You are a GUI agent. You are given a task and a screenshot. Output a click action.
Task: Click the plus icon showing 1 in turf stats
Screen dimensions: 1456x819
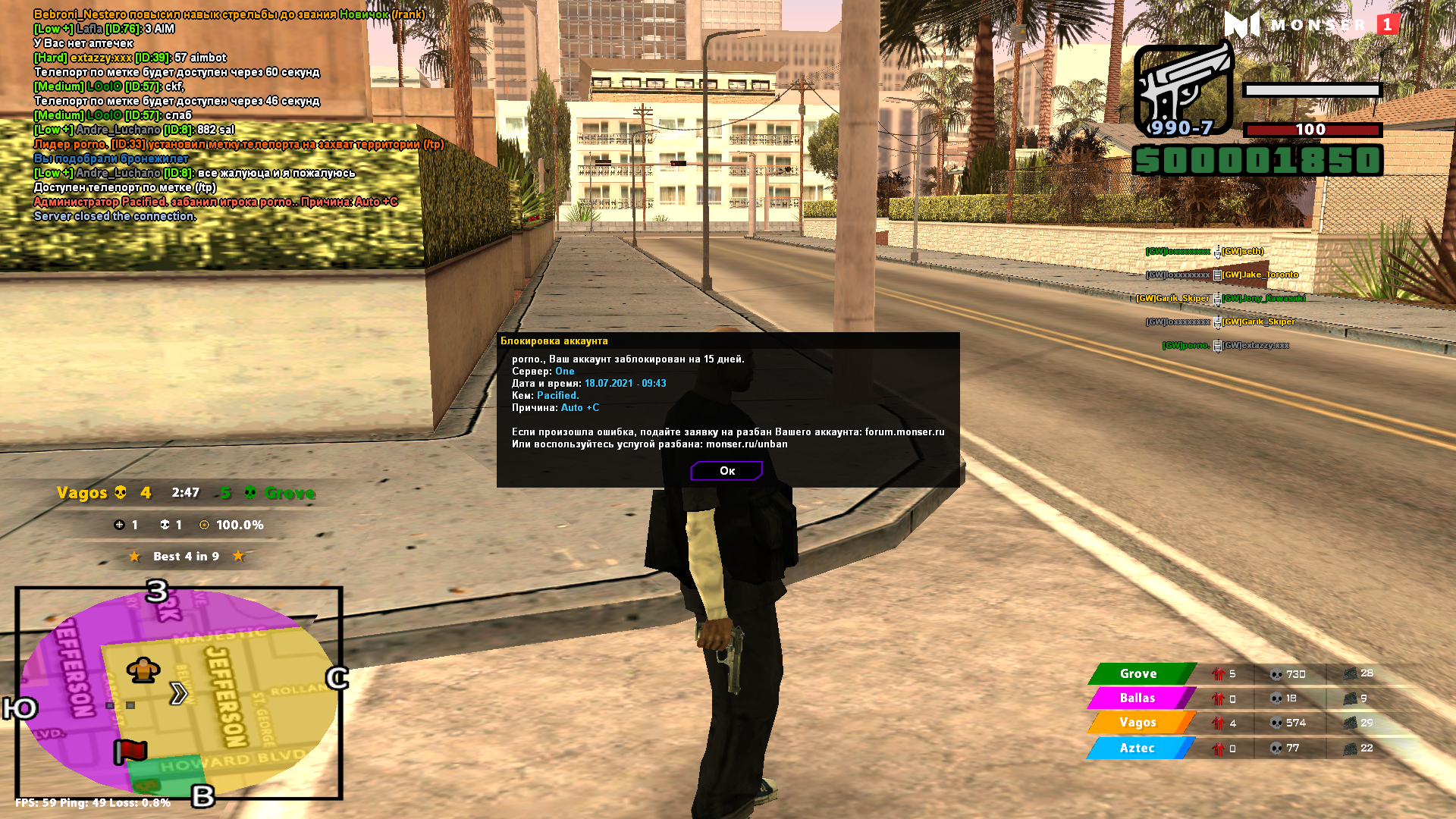tap(119, 524)
